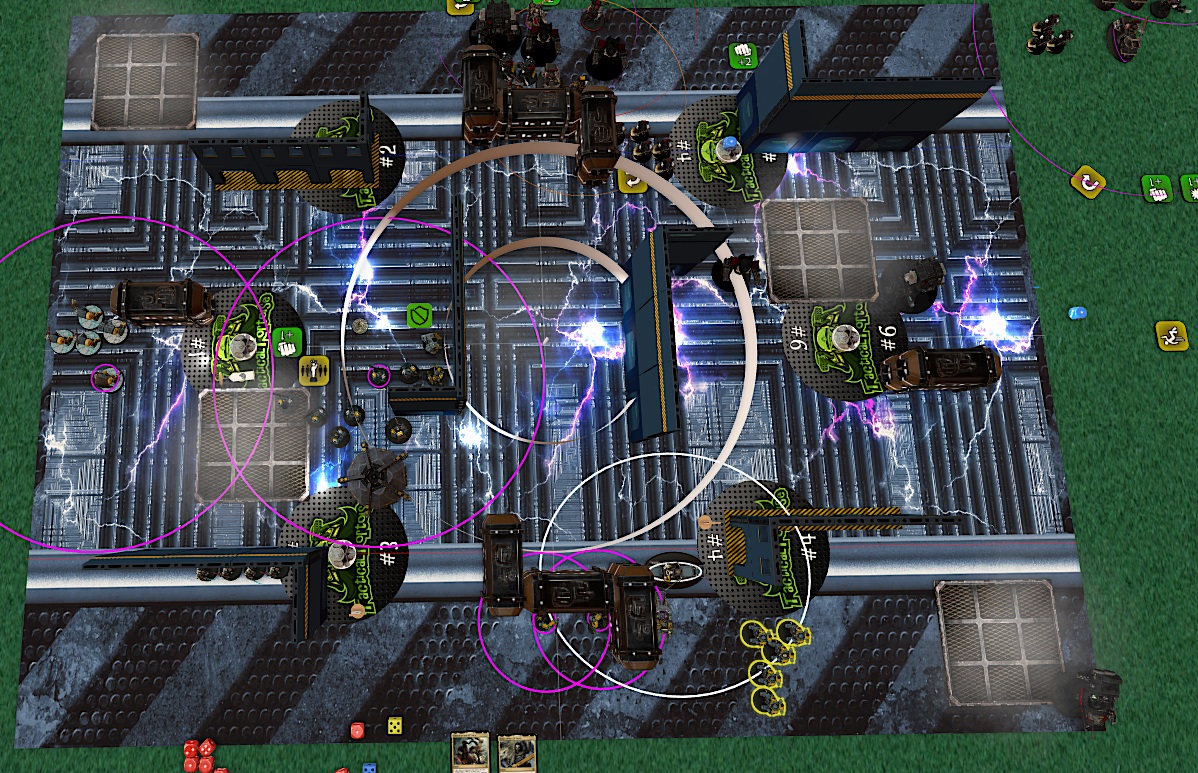Select the right card at the bottom edge

tap(517, 754)
